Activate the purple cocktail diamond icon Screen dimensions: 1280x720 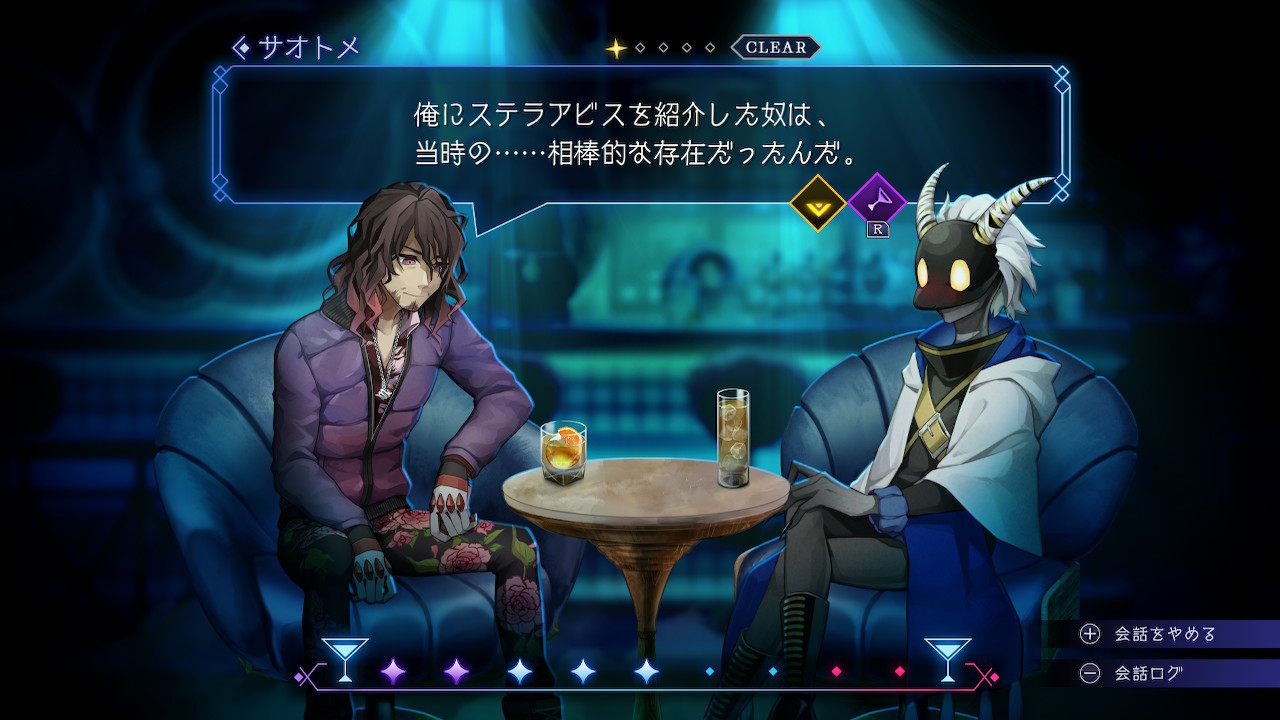click(877, 202)
